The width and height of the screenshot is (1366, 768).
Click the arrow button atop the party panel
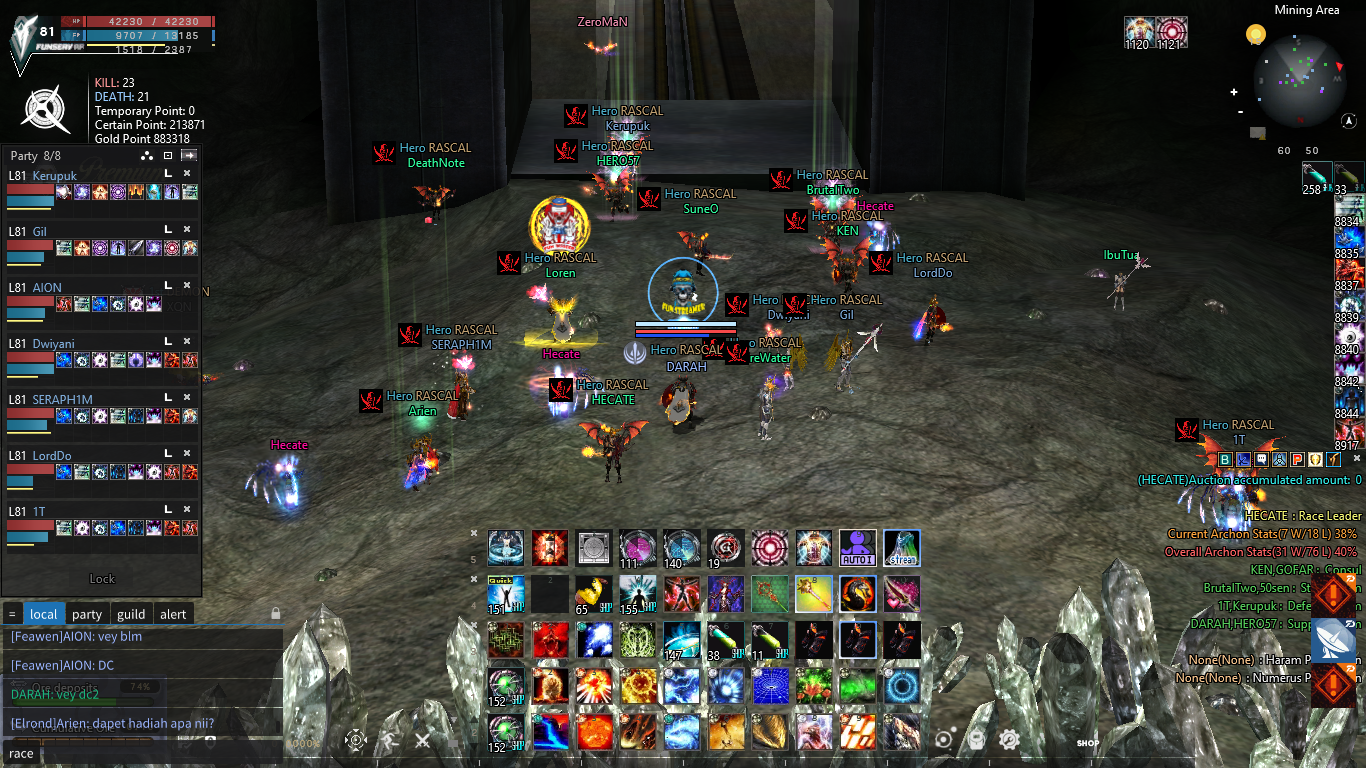pyautogui.click(x=189, y=155)
